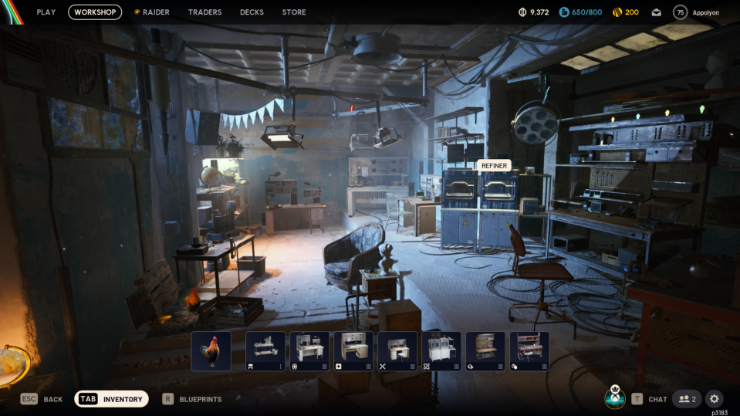Viewport: 740px width, 416px height.
Task: Choose the station slot with the medical plus icon
Action: [x=353, y=351]
